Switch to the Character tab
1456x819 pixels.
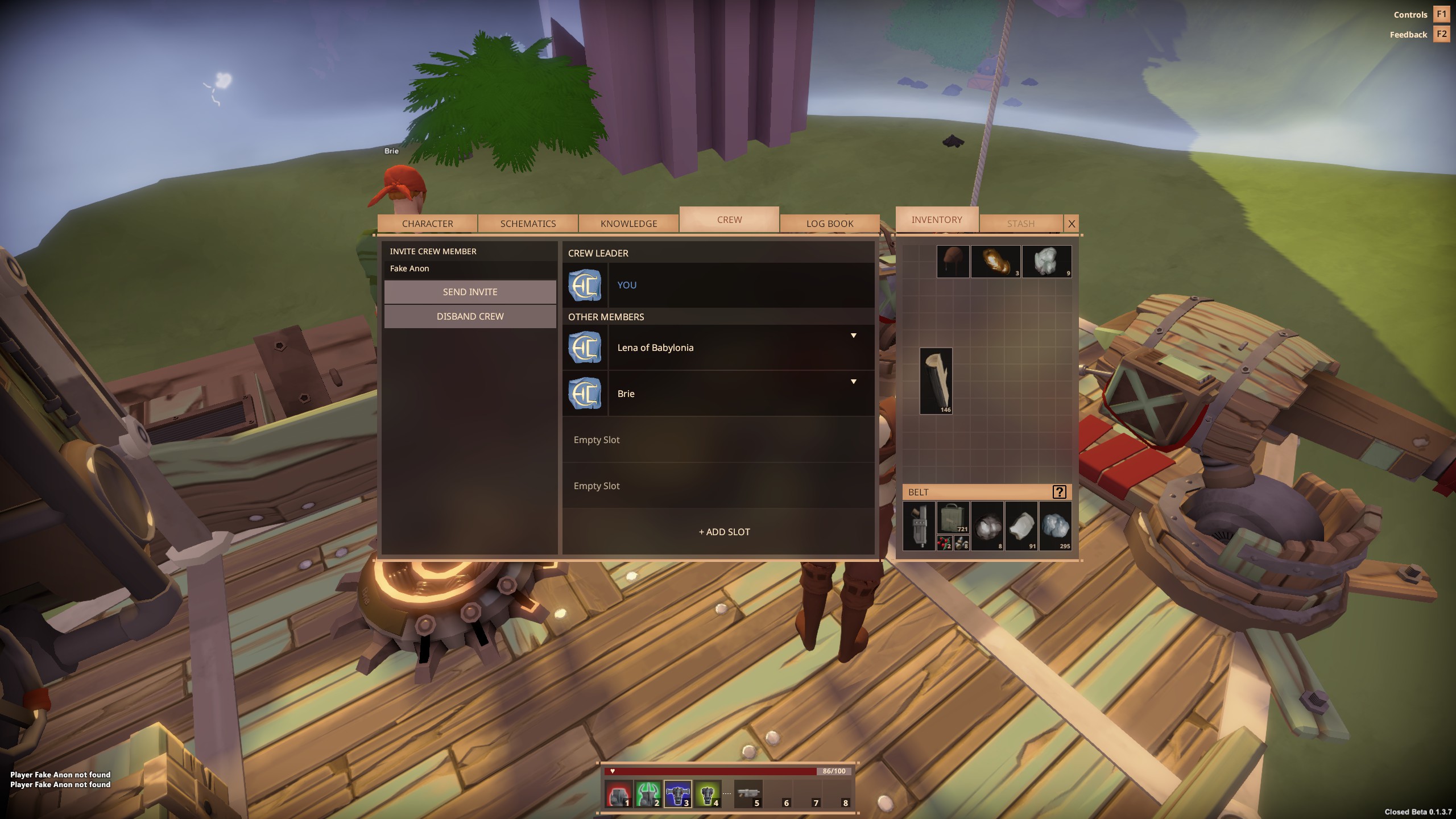point(427,224)
